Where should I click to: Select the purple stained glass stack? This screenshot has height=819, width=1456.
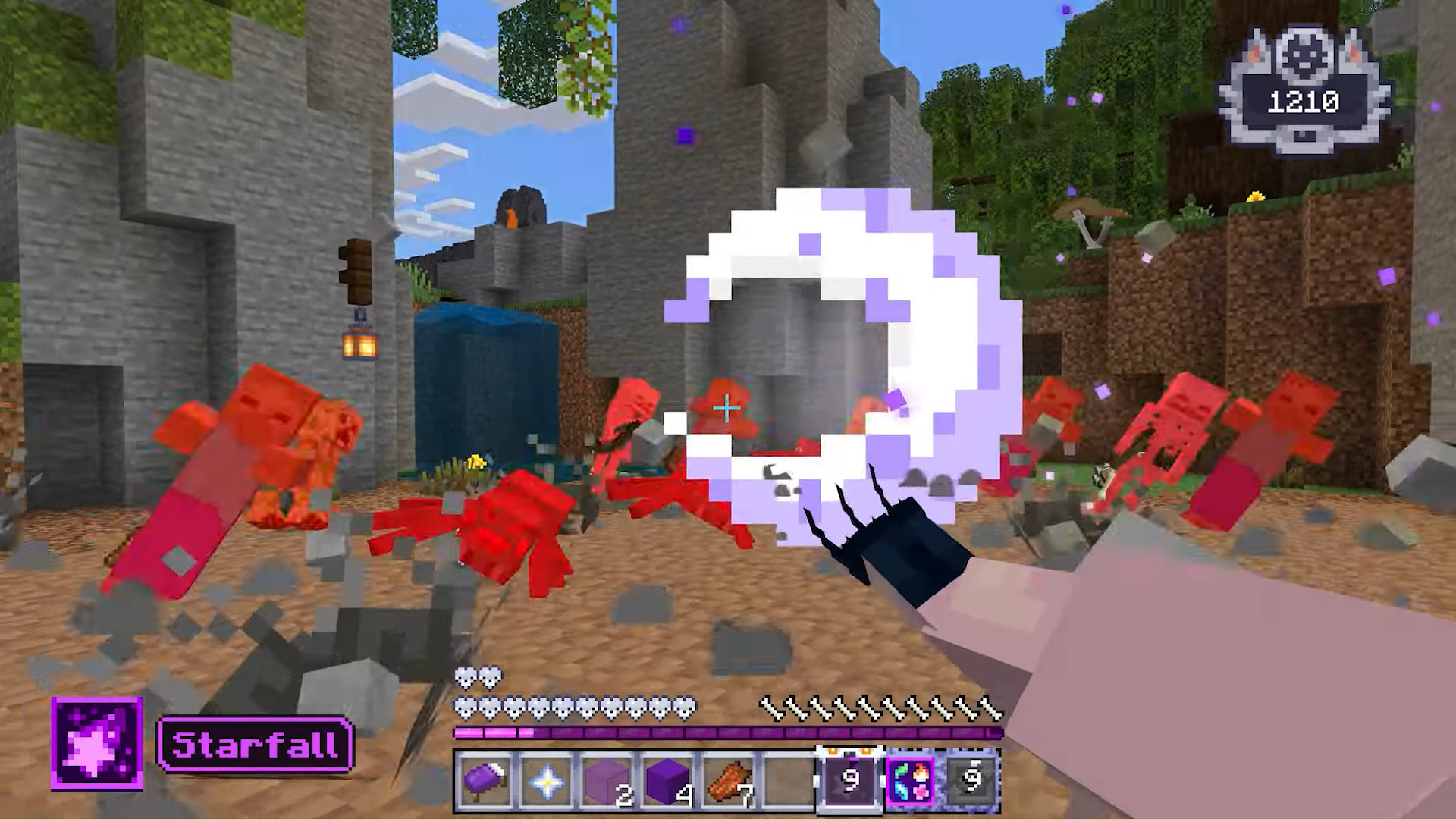pyautogui.click(x=607, y=780)
